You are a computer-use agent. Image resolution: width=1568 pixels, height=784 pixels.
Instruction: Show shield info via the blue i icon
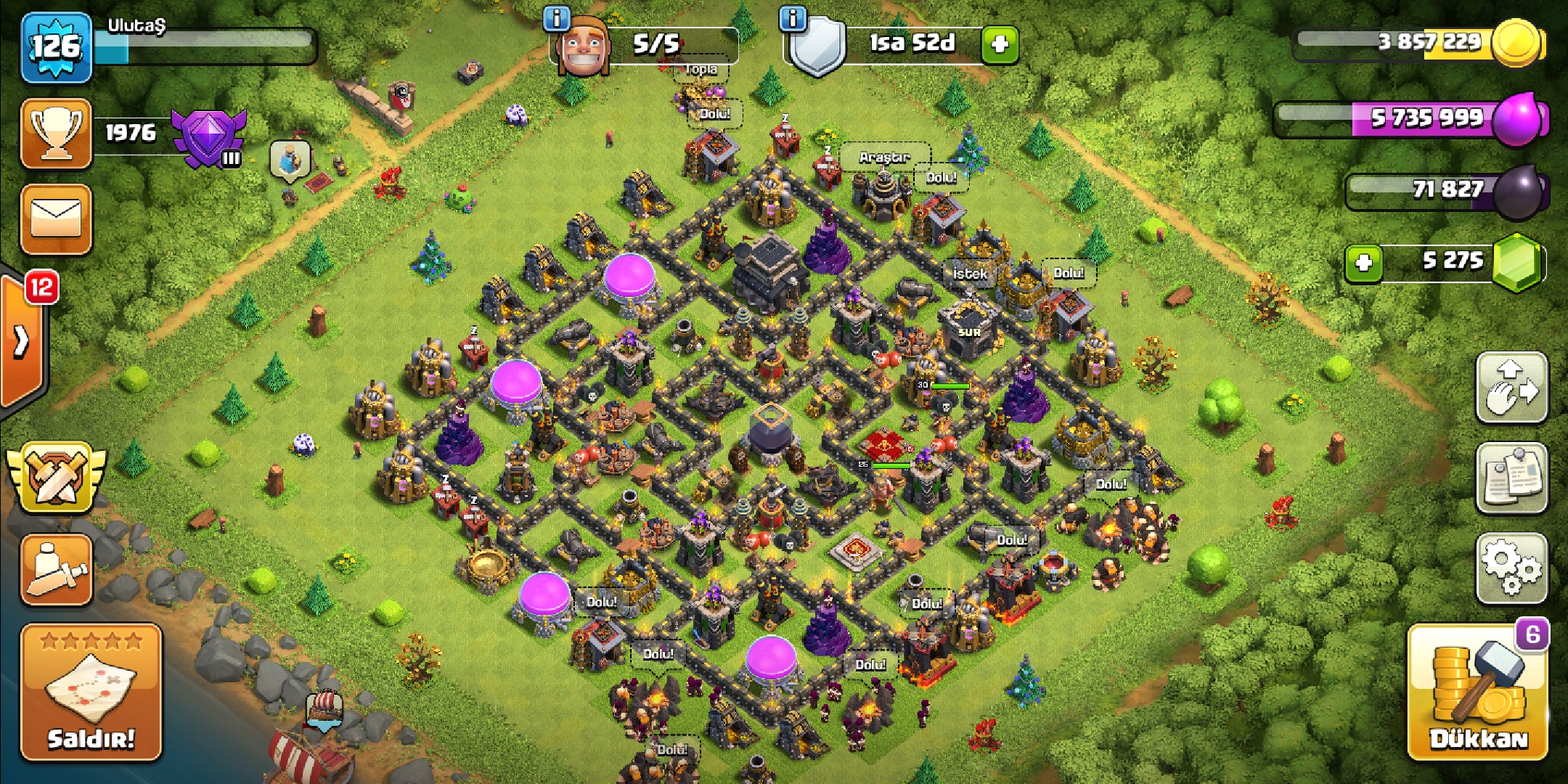(x=793, y=19)
